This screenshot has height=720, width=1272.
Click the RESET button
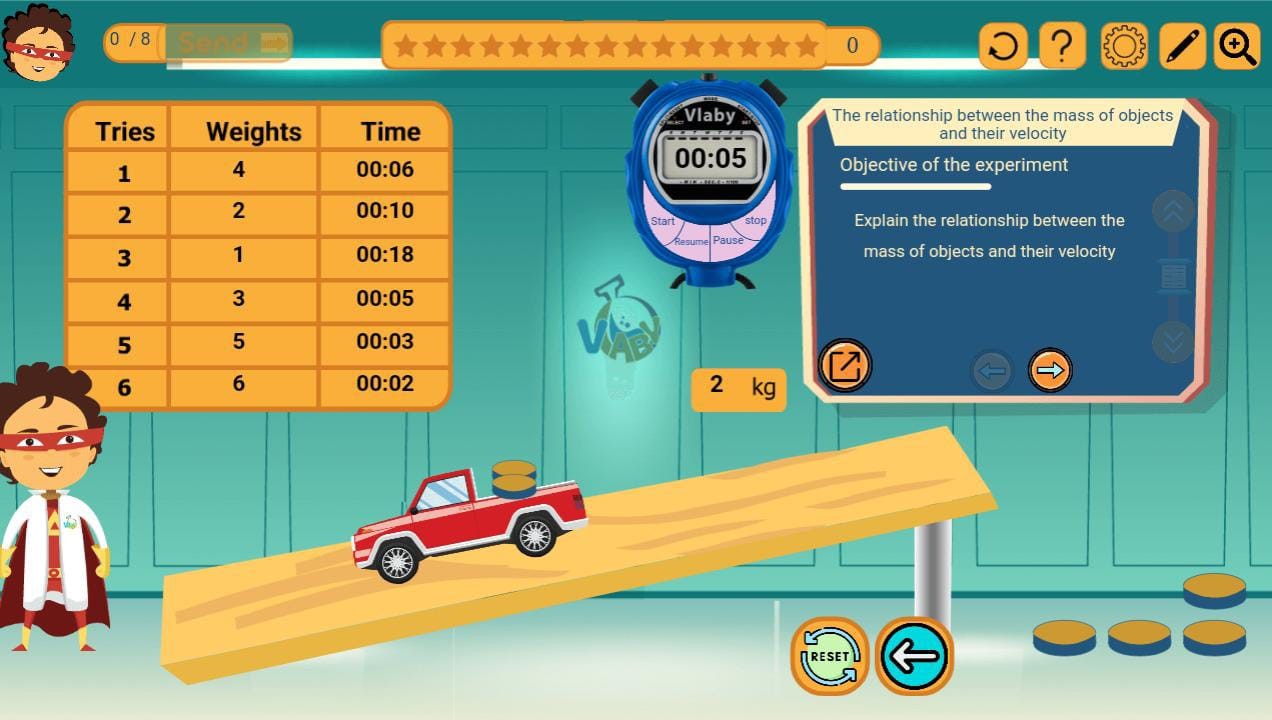point(829,656)
